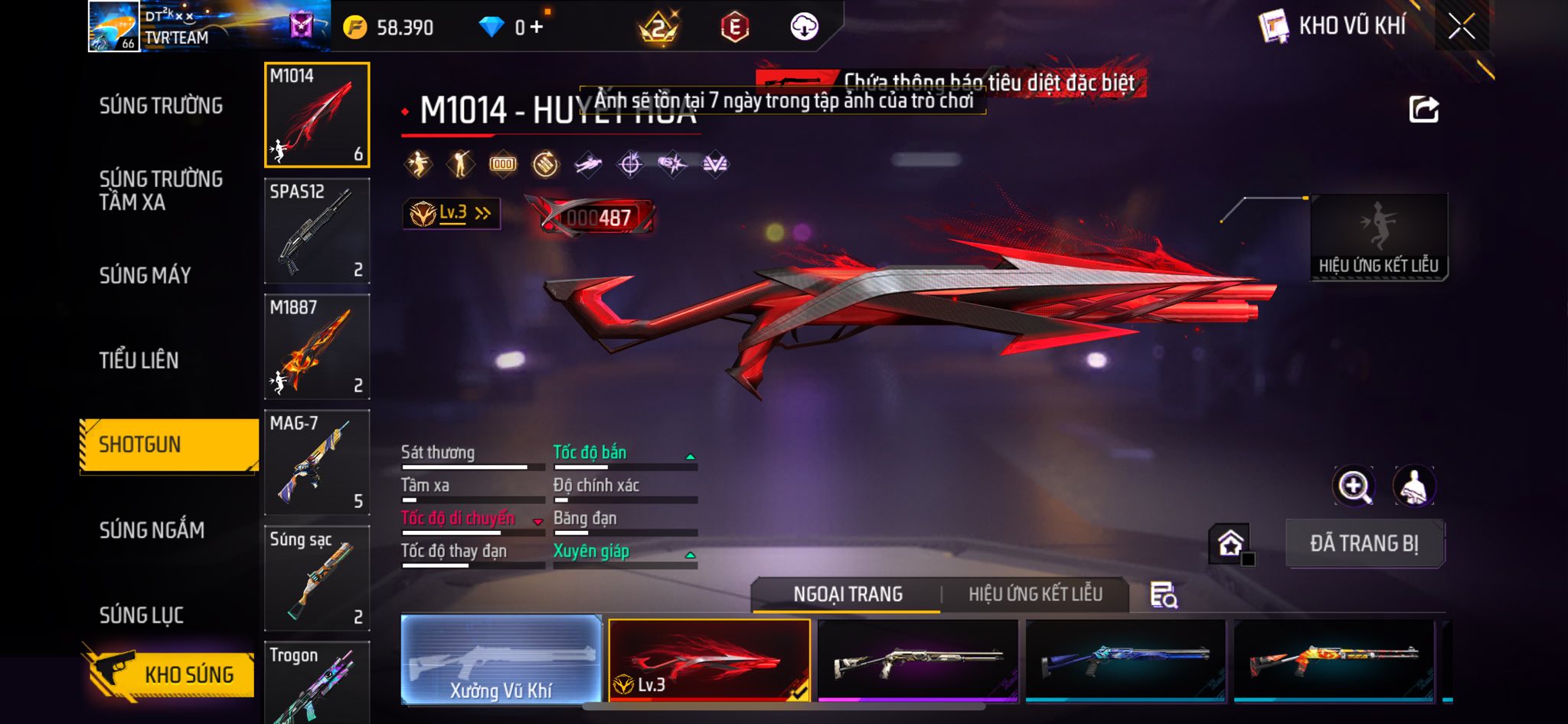Open the Hiệu Ứng Kết Liễu slot
Screen dimensions: 1568x724
(1378, 237)
